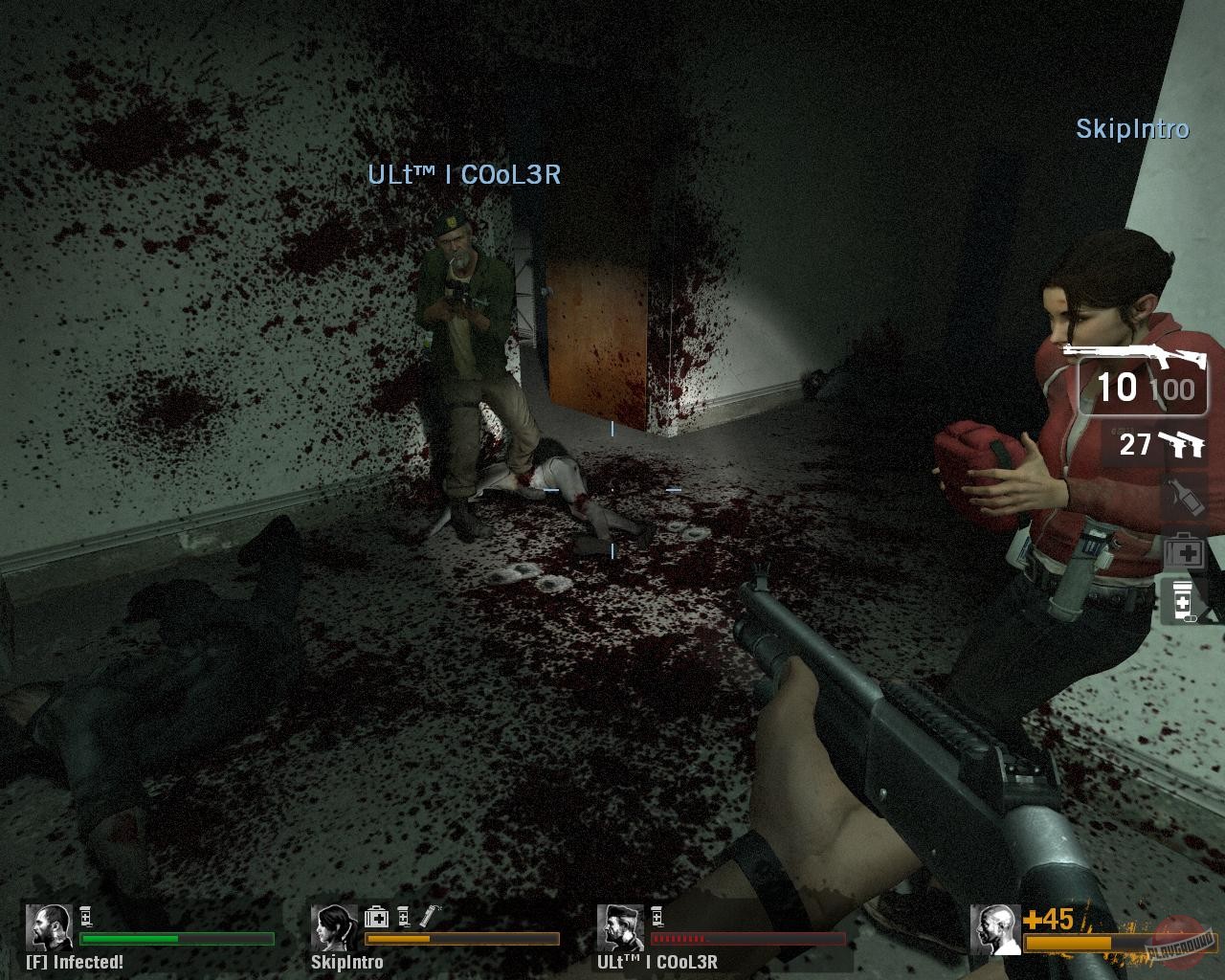Click the pills icon beside the Infected player portrait
This screenshot has height=980, width=1225.
tap(85, 916)
